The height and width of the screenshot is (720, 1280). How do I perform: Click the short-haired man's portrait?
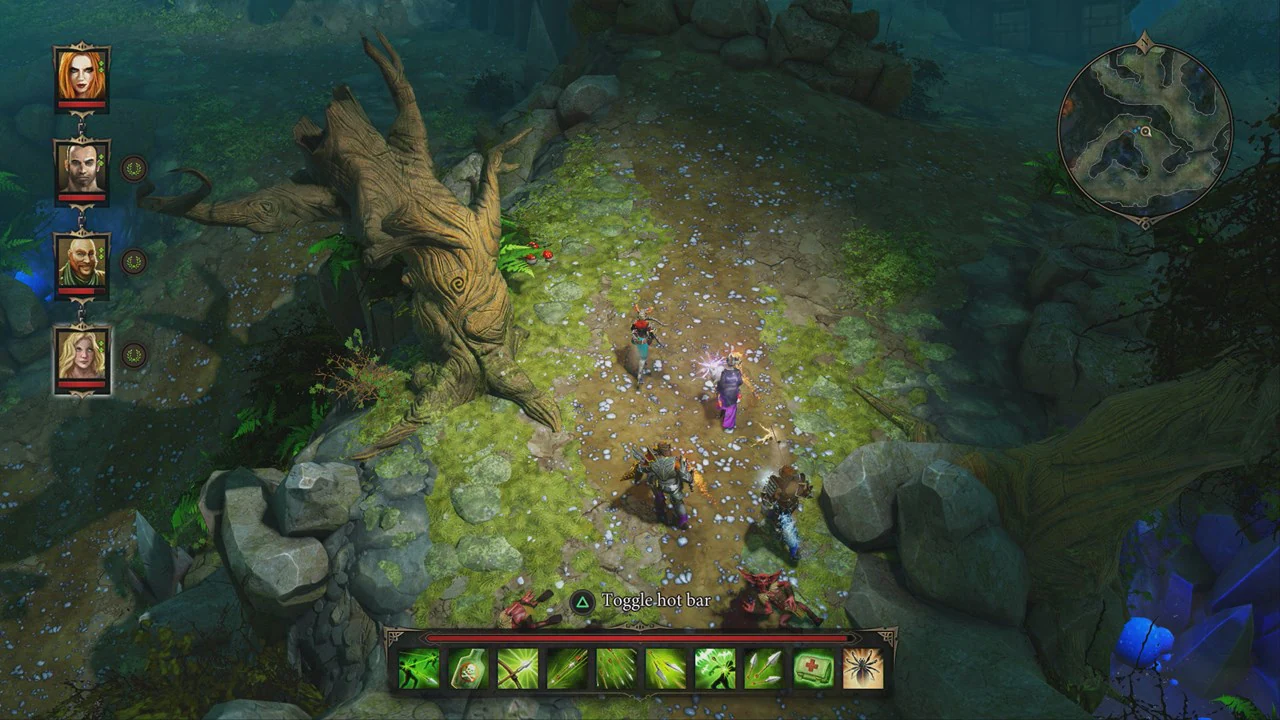coord(81,168)
